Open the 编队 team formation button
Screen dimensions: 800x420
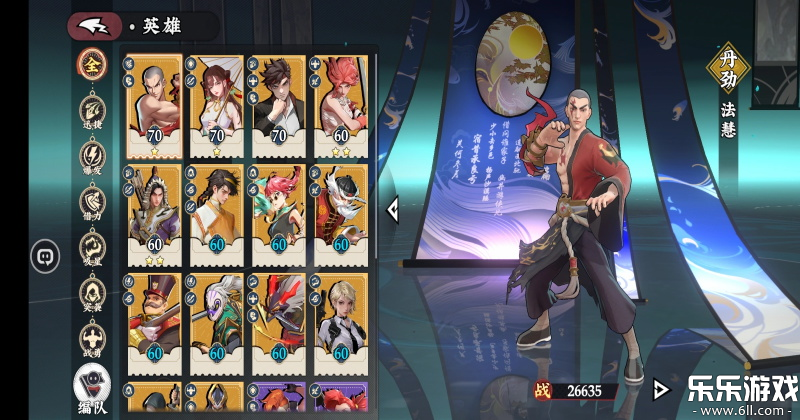(92, 389)
